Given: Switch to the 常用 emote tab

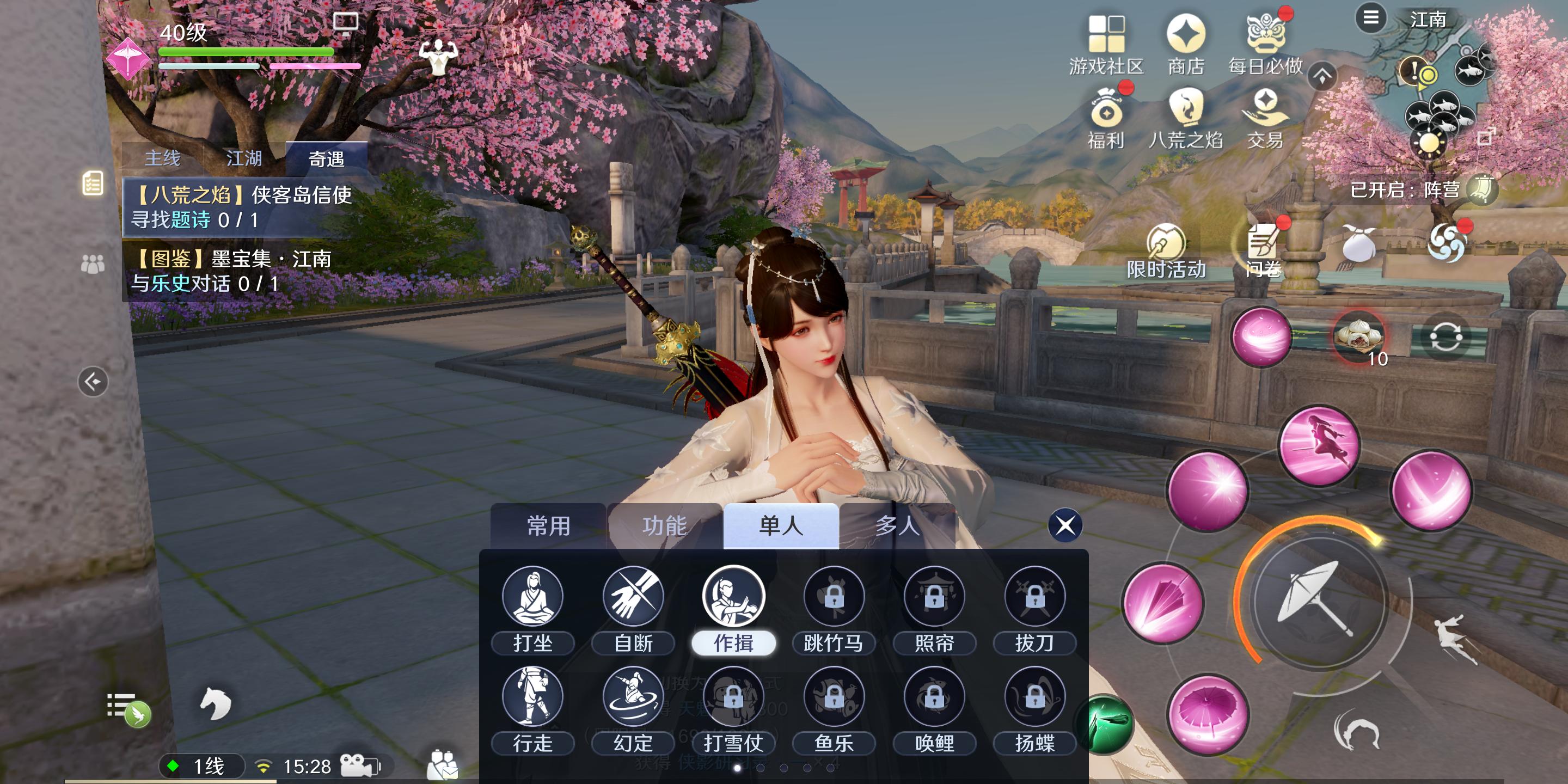Looking at the screenshot, I should [548, 526].
